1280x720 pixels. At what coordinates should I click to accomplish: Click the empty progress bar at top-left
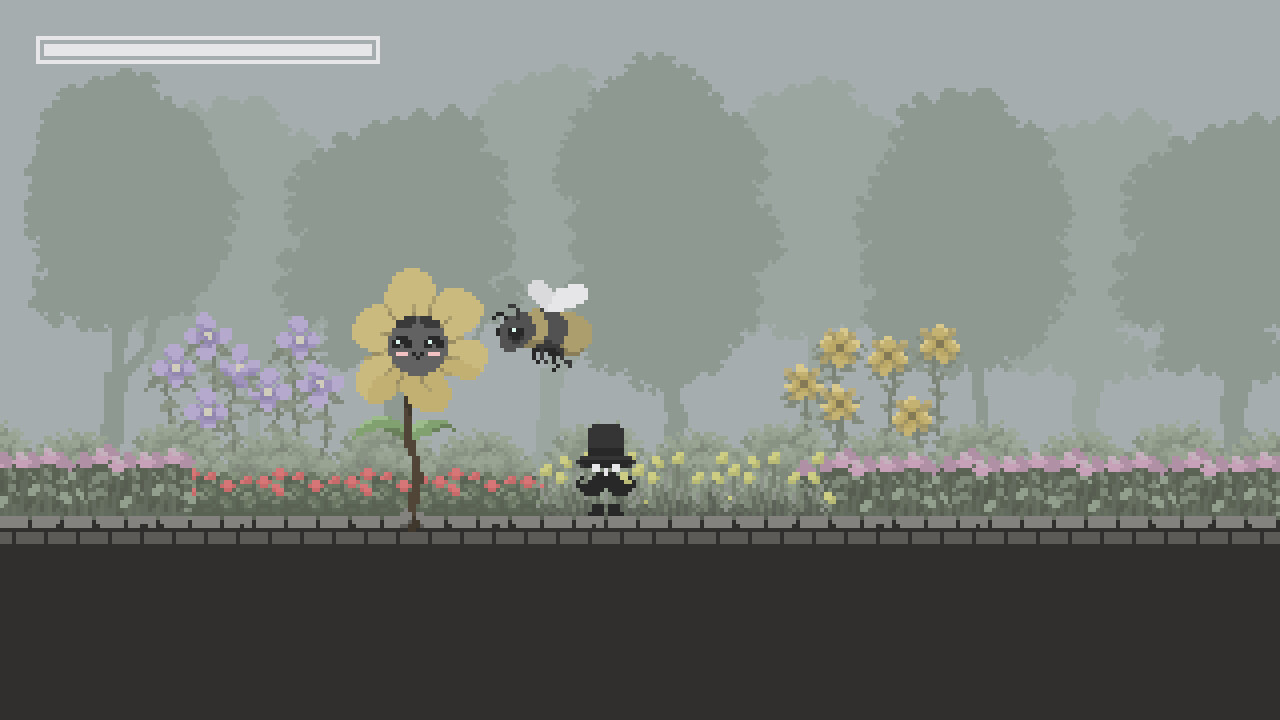click(x=207, y=47)
